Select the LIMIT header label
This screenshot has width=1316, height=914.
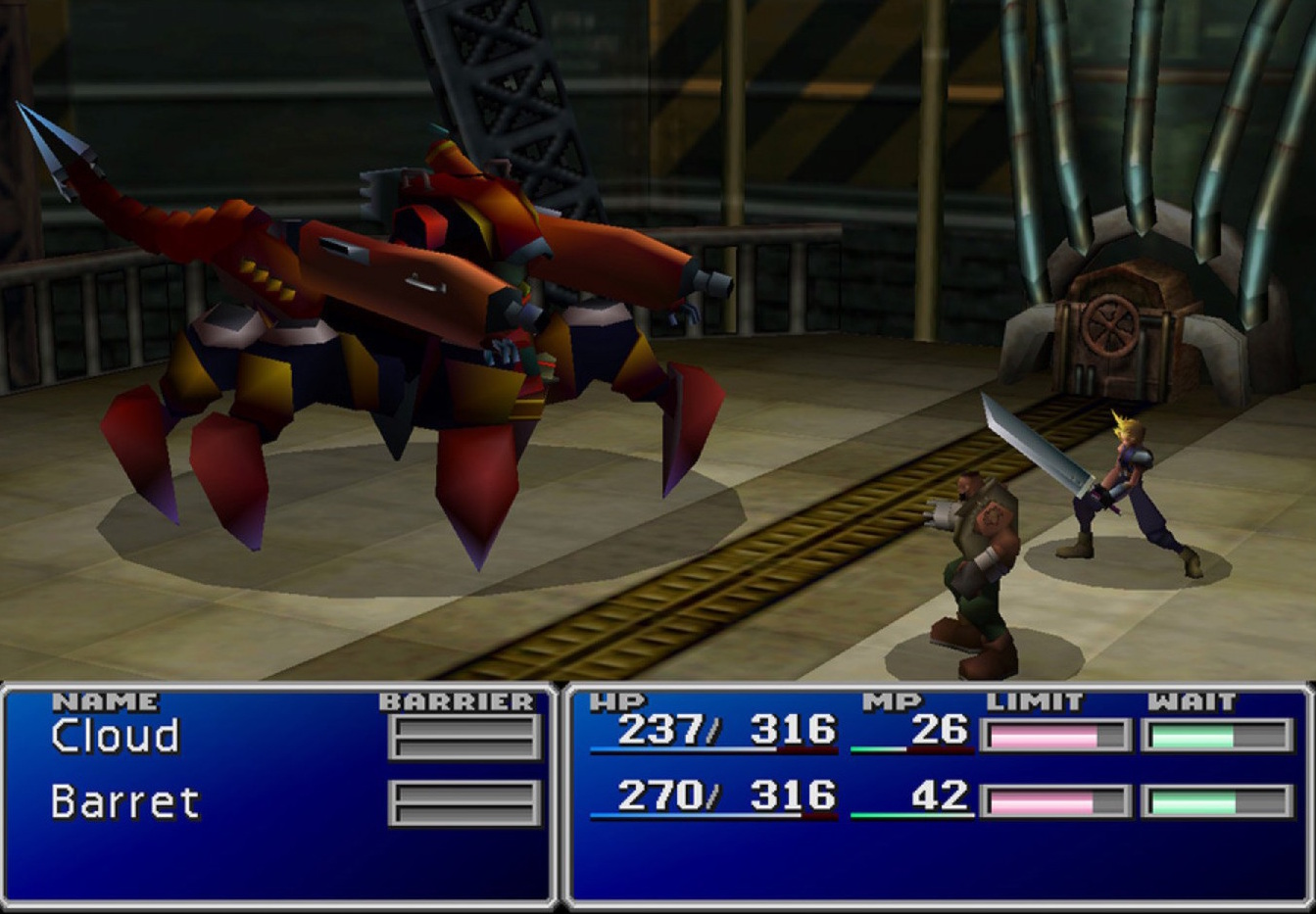[x=1034, y=701]
